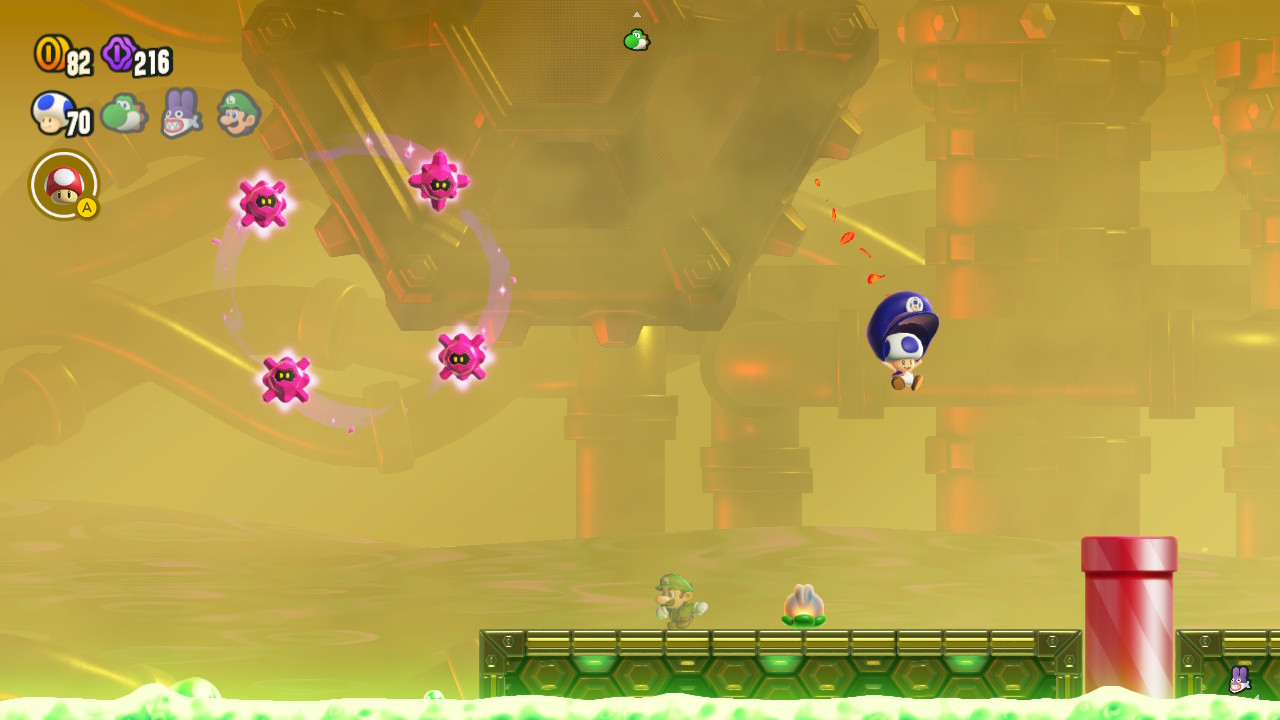Choose the Nabbit player icon
The height and width of the screenshot is (720, 1280).
[x=180, y=112]
